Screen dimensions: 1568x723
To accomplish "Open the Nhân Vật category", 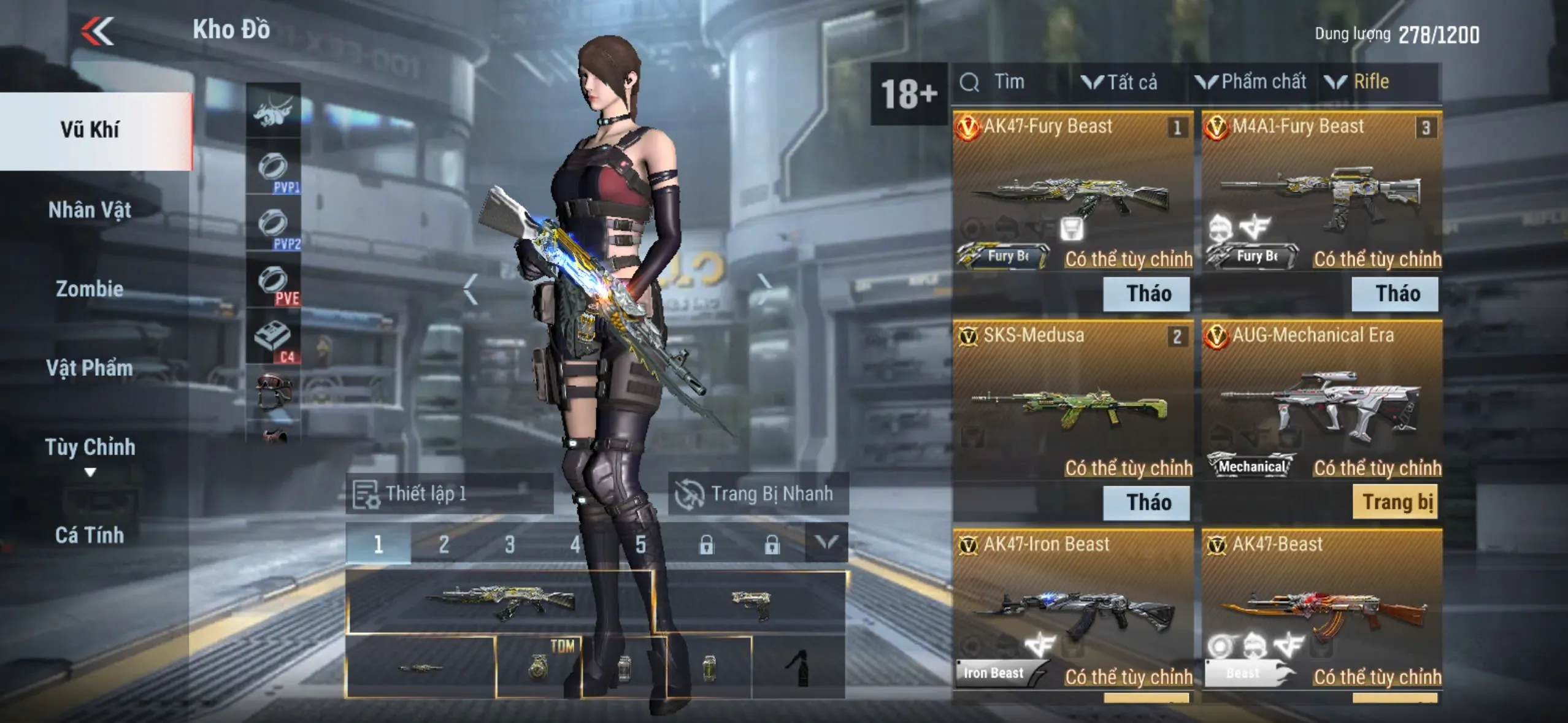I will click(x=90, y=210).
